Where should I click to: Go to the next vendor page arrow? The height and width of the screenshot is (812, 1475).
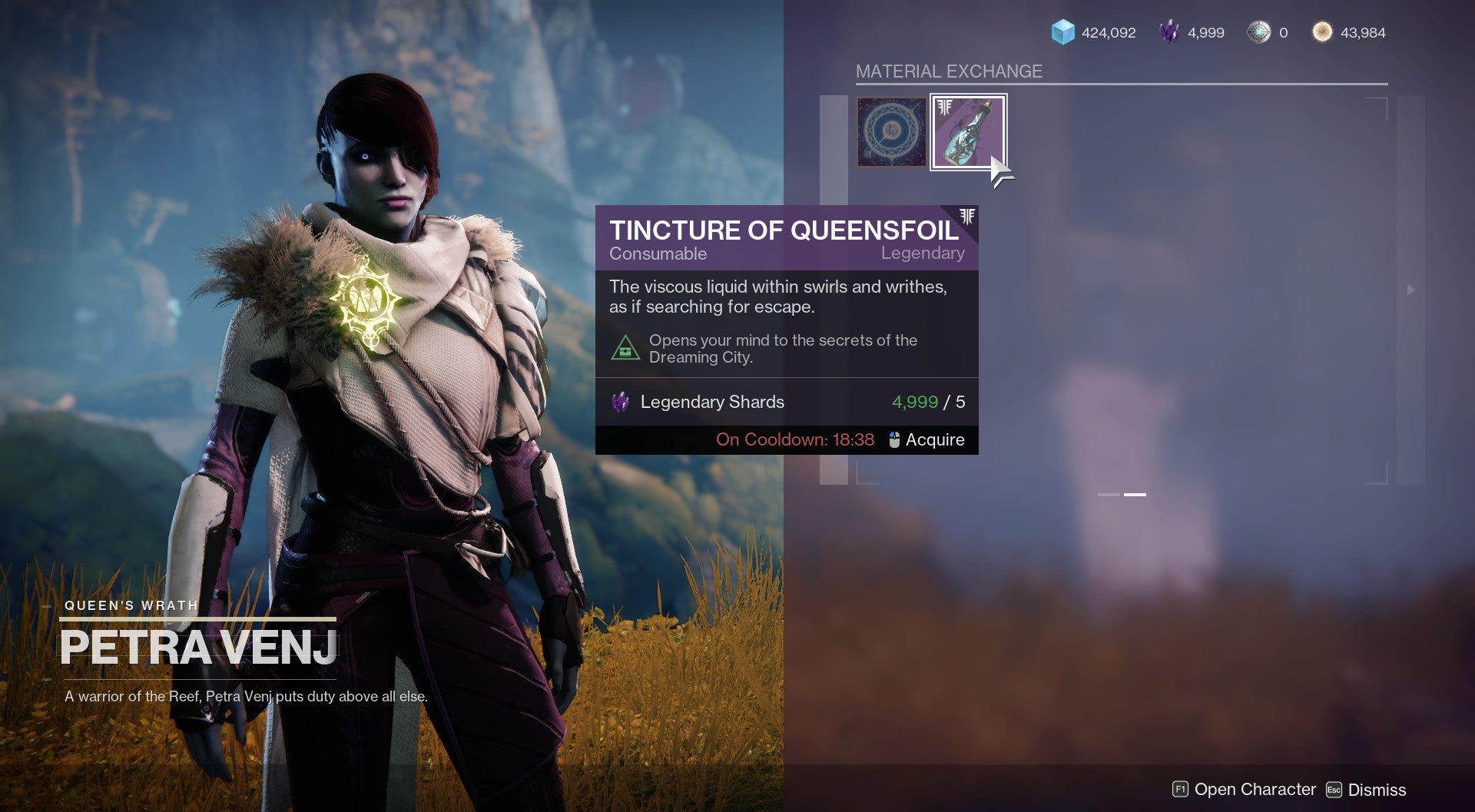pos(1410,290)
